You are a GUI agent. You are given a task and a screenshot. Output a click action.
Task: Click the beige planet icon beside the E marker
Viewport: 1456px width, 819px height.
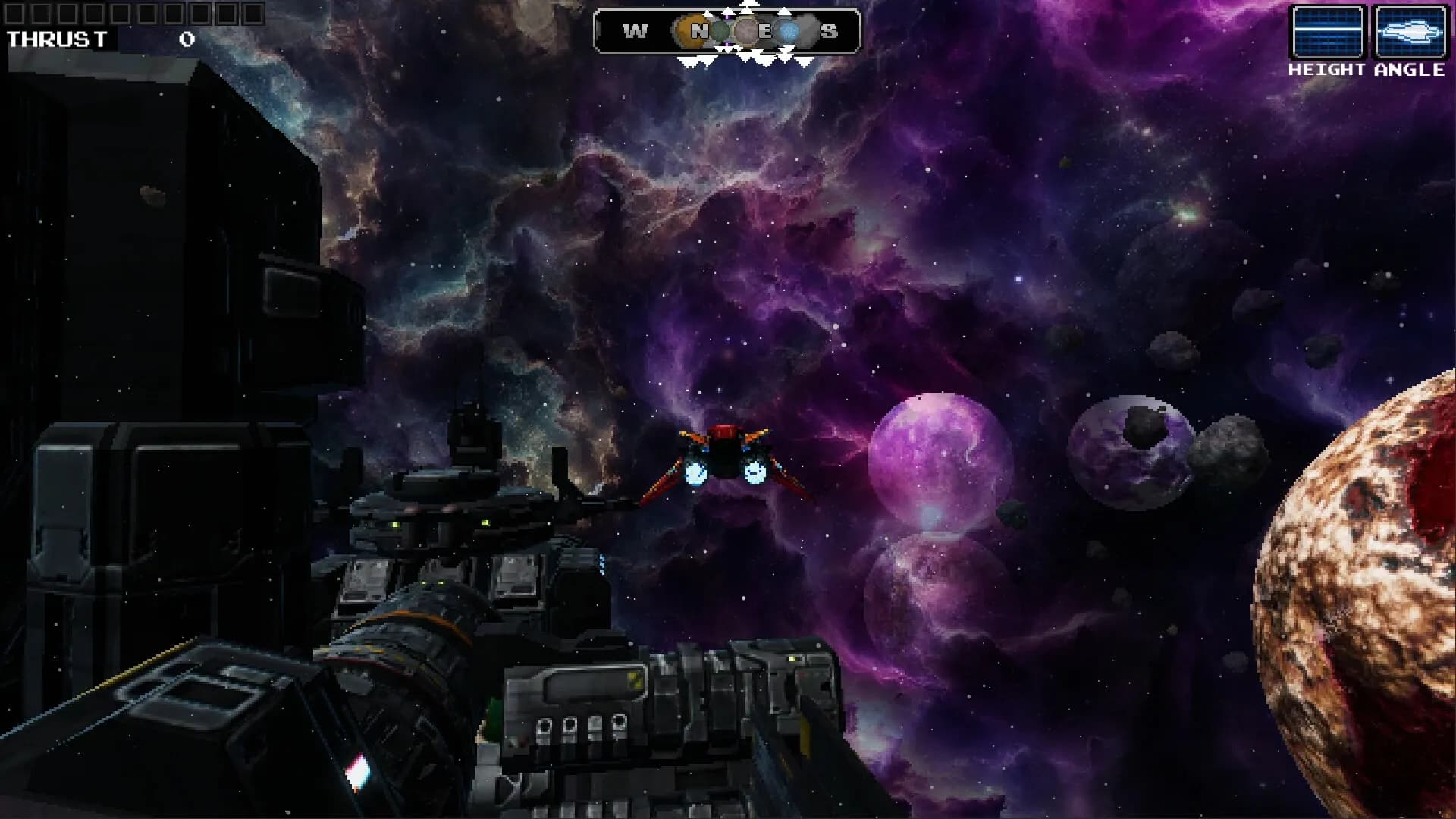[x=745, y=30]
